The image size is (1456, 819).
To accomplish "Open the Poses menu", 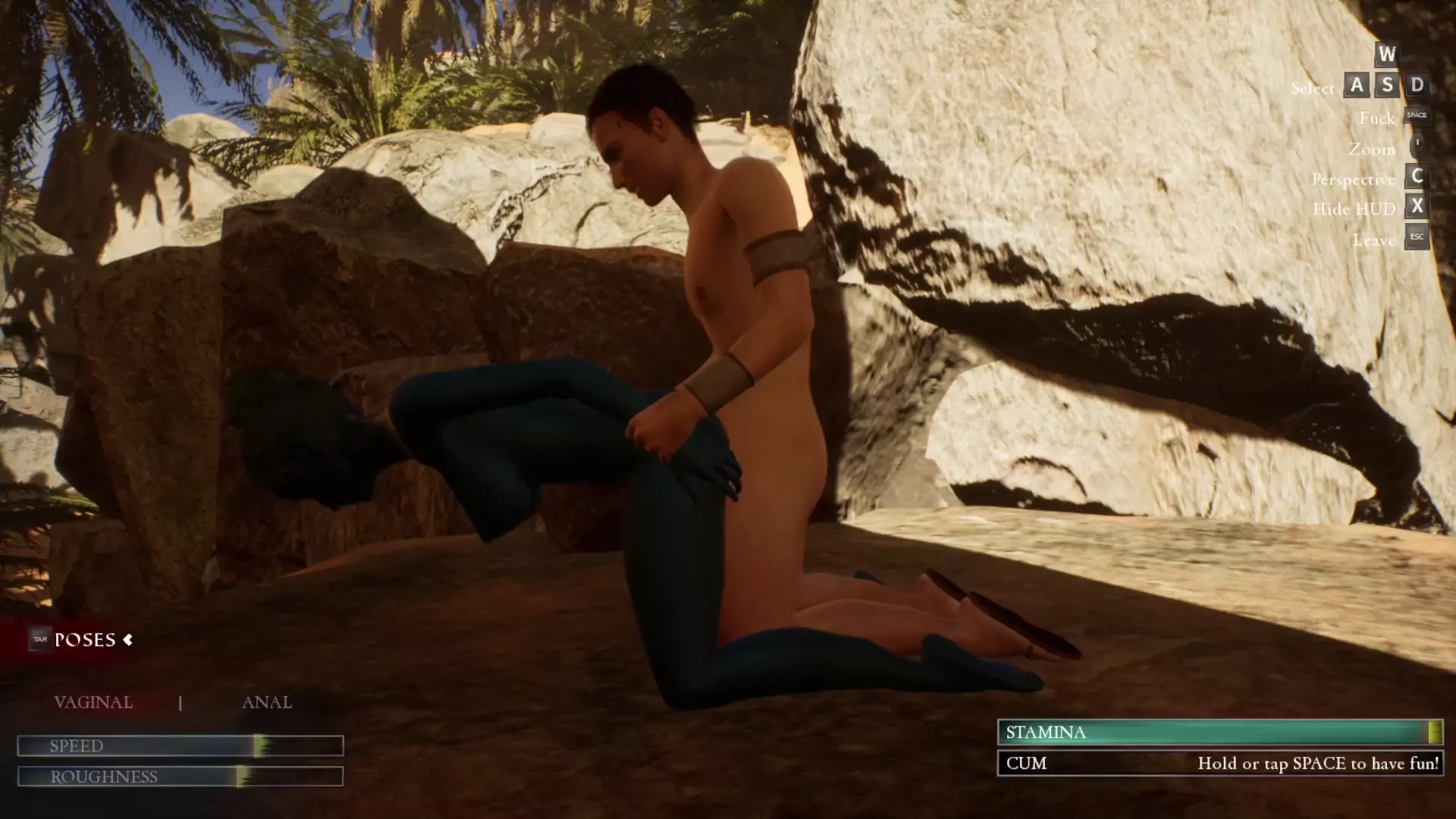I will pos(84,640).
